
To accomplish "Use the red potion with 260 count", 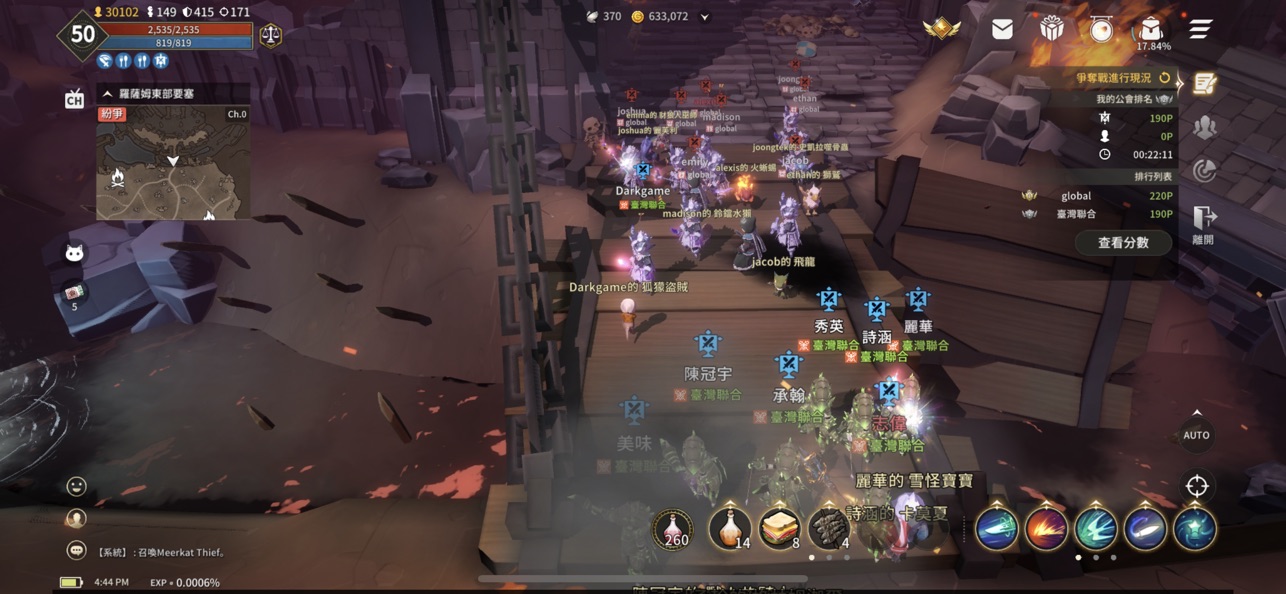I will [674, 529].
